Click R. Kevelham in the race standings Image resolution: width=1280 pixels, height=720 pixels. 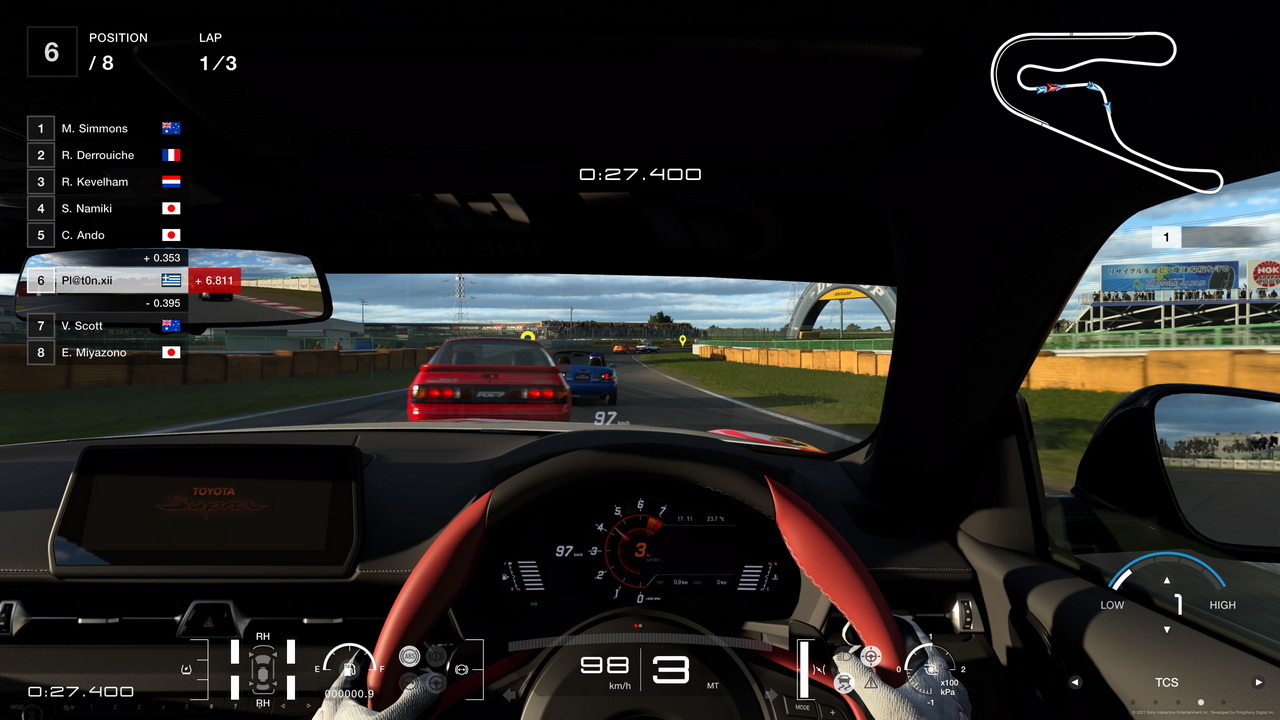[105, 182]
